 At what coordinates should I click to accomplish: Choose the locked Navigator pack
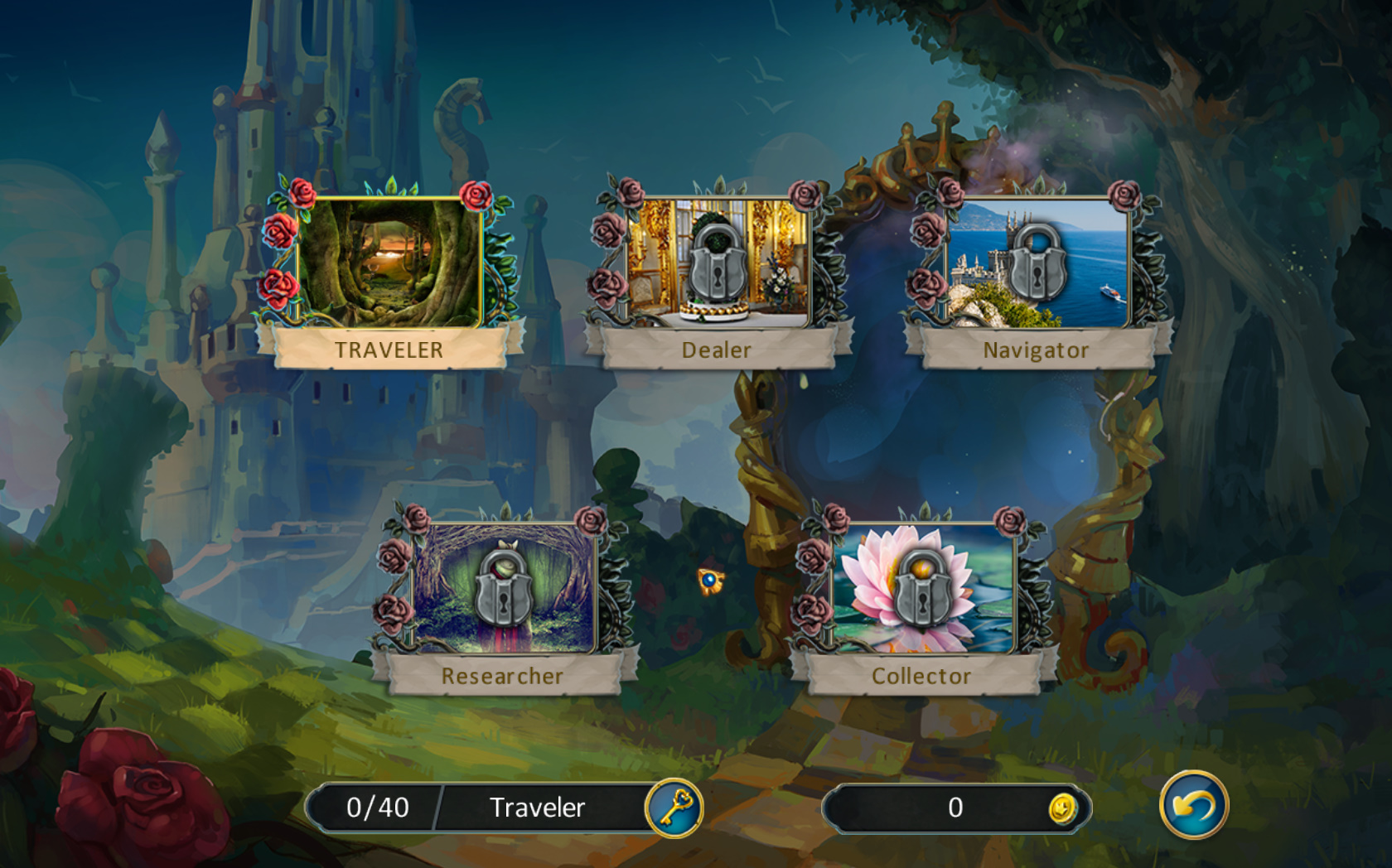pyautogui.click(x=1037, y=263)
